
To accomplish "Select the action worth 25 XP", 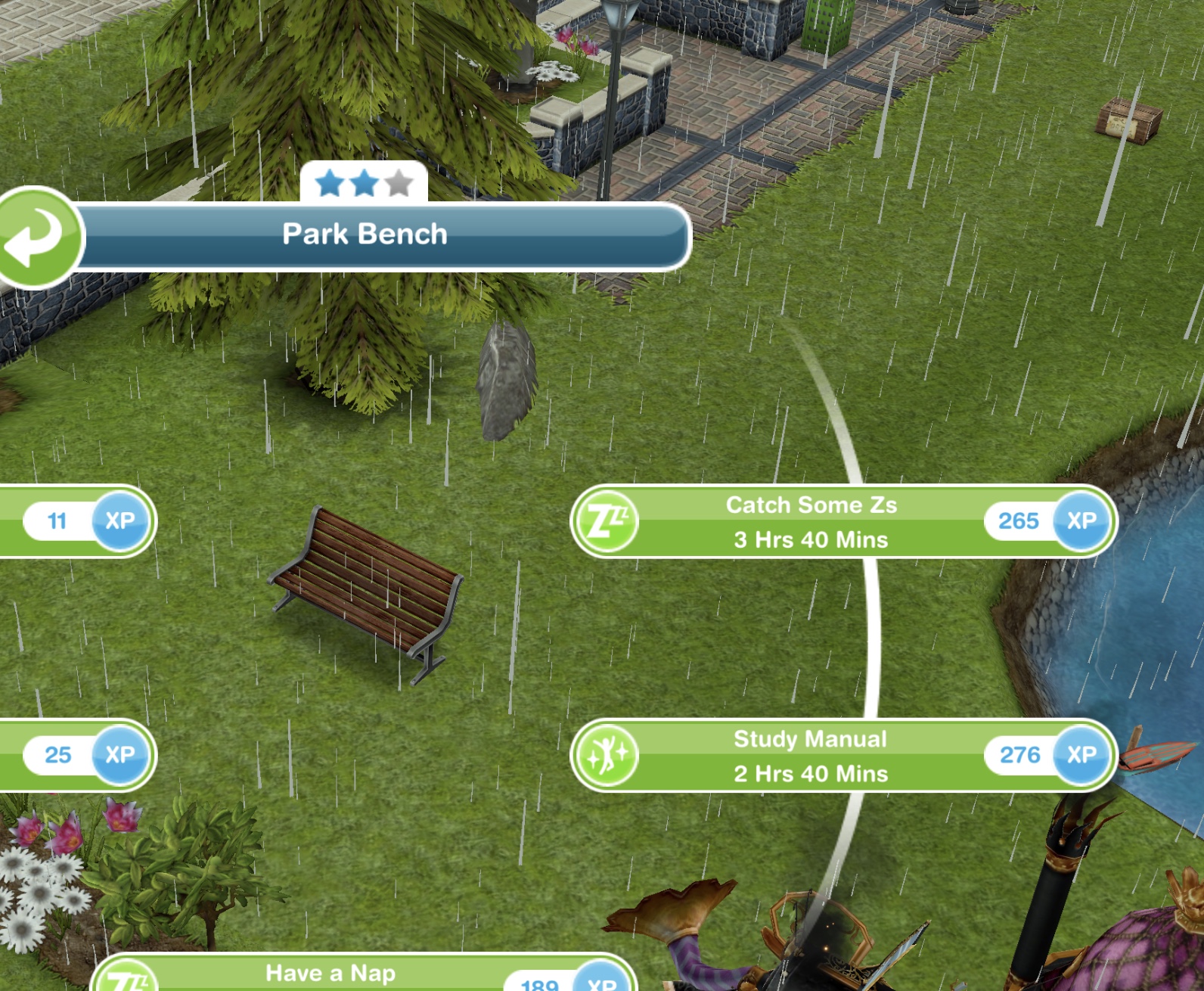I will 76,755.
